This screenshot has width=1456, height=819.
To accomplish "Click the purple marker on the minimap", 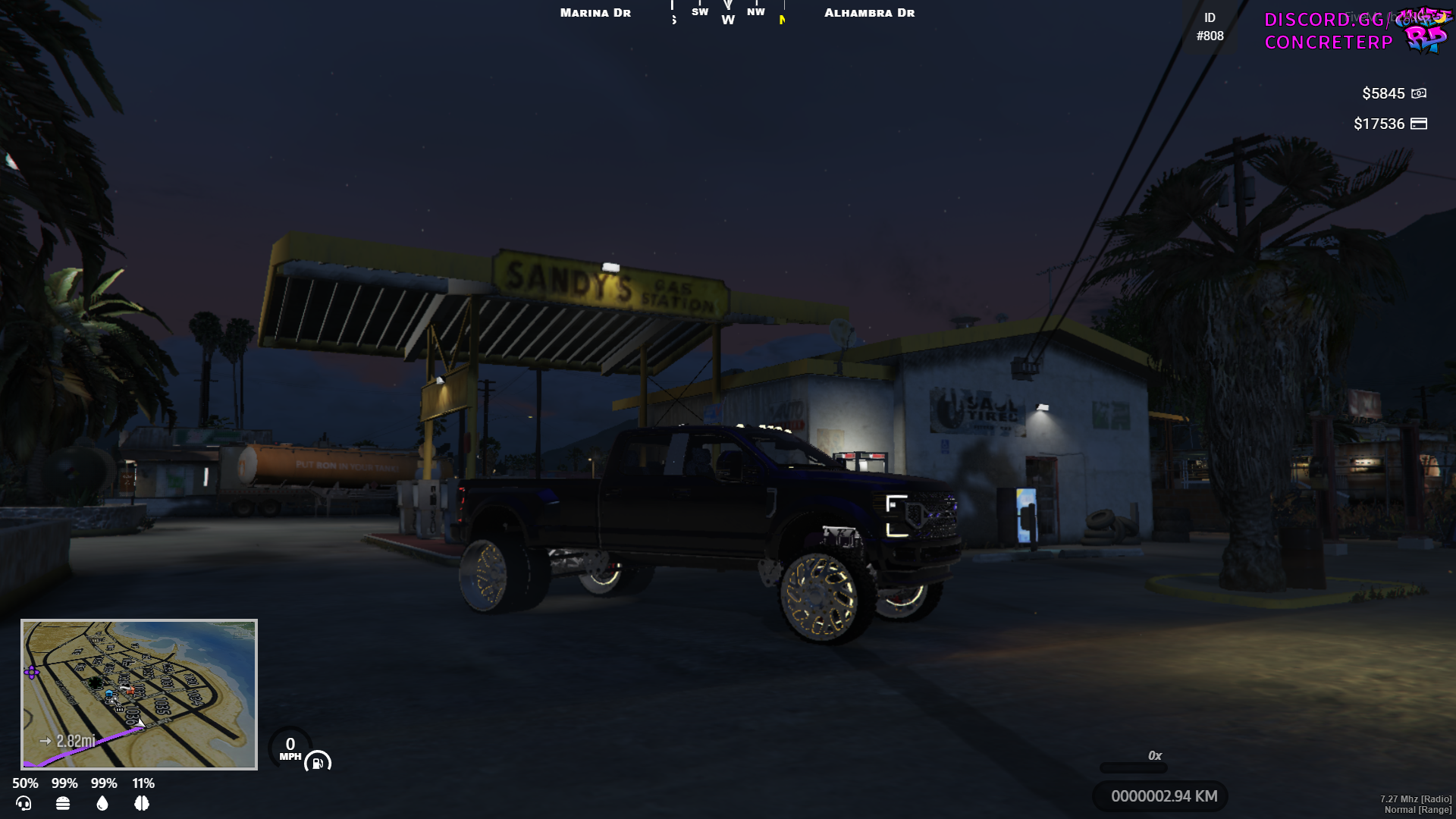I will tap(32, 672).
